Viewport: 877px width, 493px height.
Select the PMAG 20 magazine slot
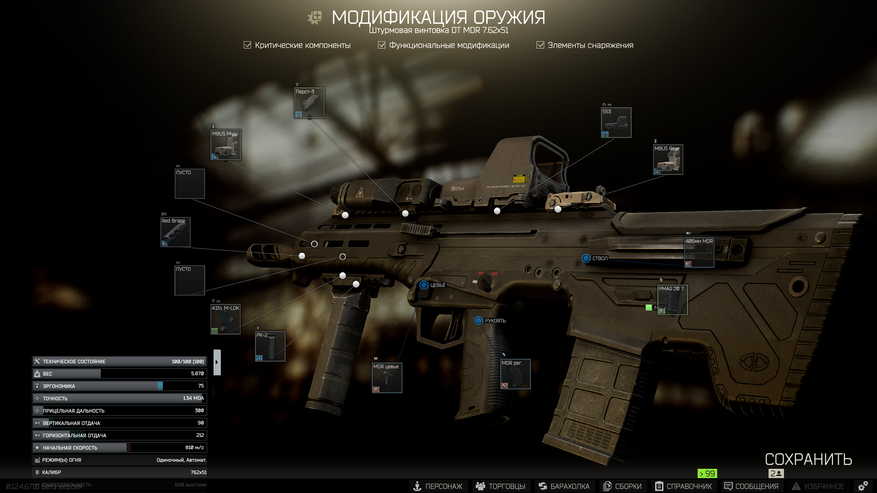(x=672, y=300)
